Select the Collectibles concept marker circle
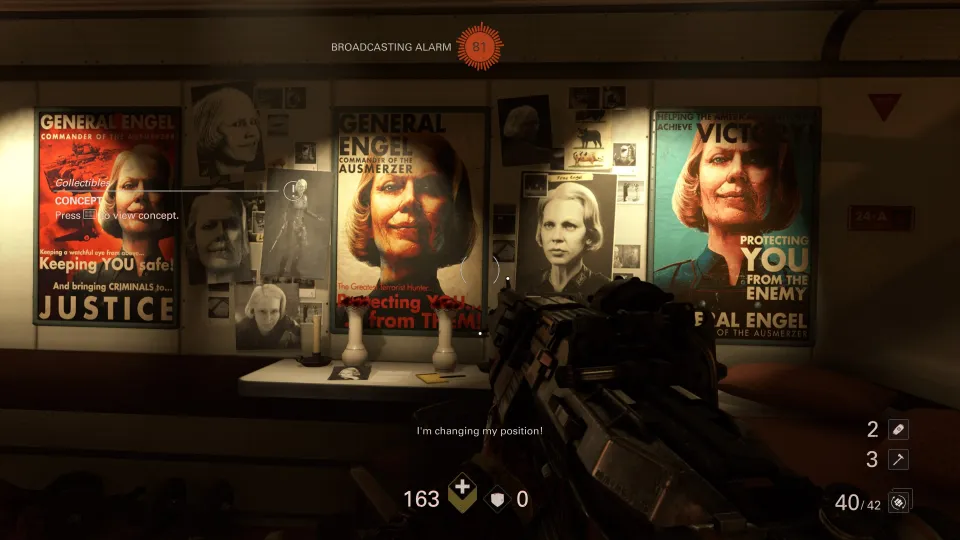The image size is (960, 540). point(292,189)
